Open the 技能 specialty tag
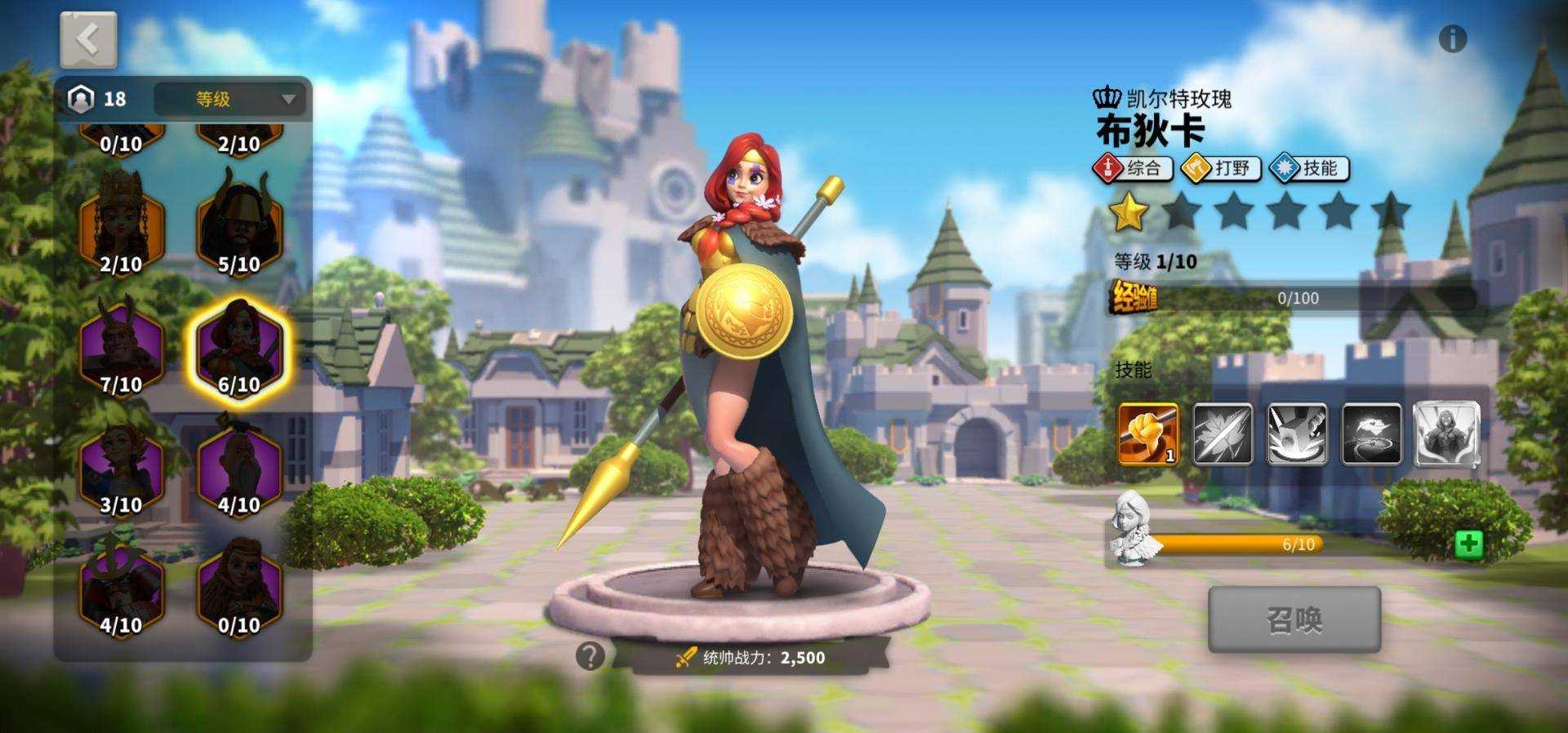 (1307, 169)
